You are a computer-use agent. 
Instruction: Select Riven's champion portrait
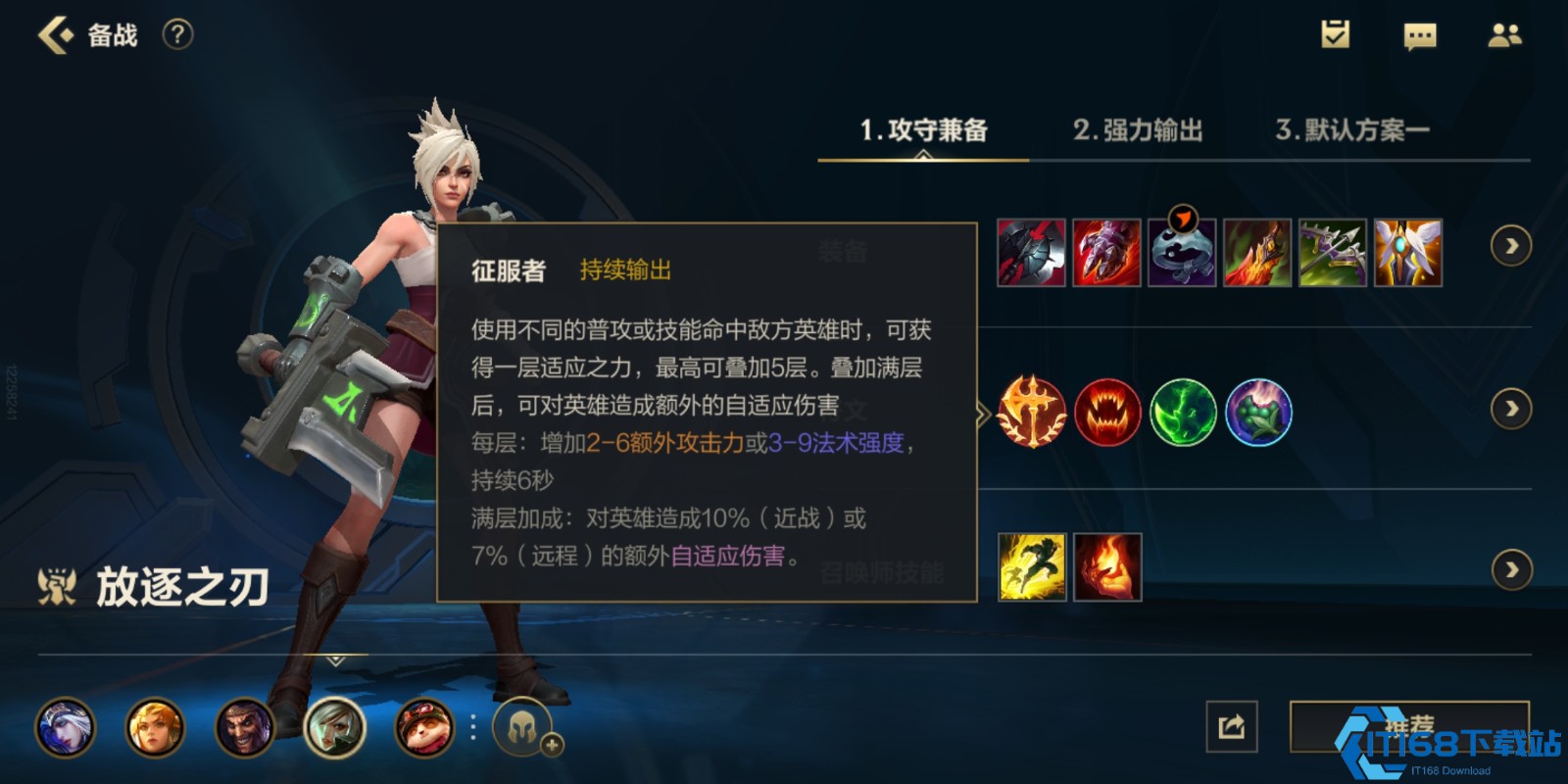pyautogui.click(x=333, y=728)
